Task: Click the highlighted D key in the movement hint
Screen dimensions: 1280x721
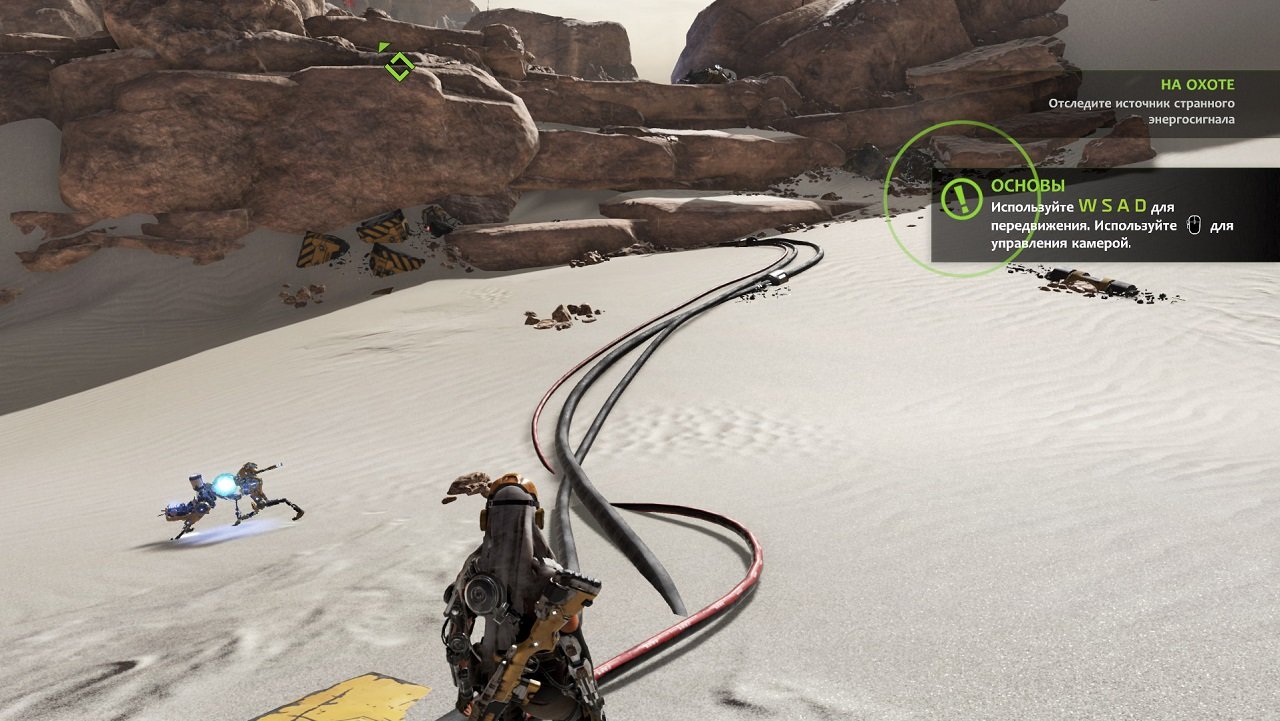Action: [1142, 205]
